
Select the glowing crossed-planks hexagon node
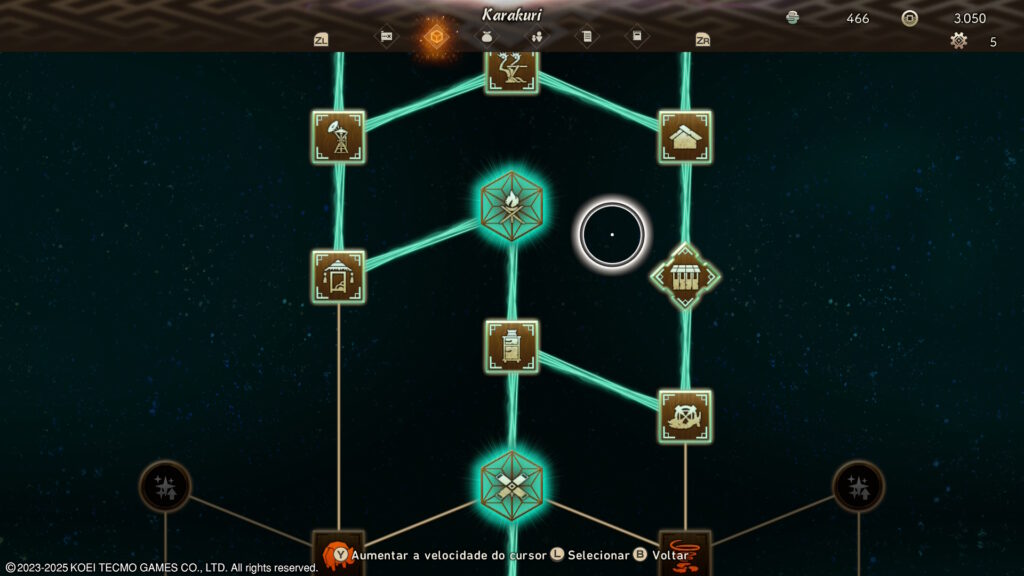pyautogui.click(x=511, y=484)
